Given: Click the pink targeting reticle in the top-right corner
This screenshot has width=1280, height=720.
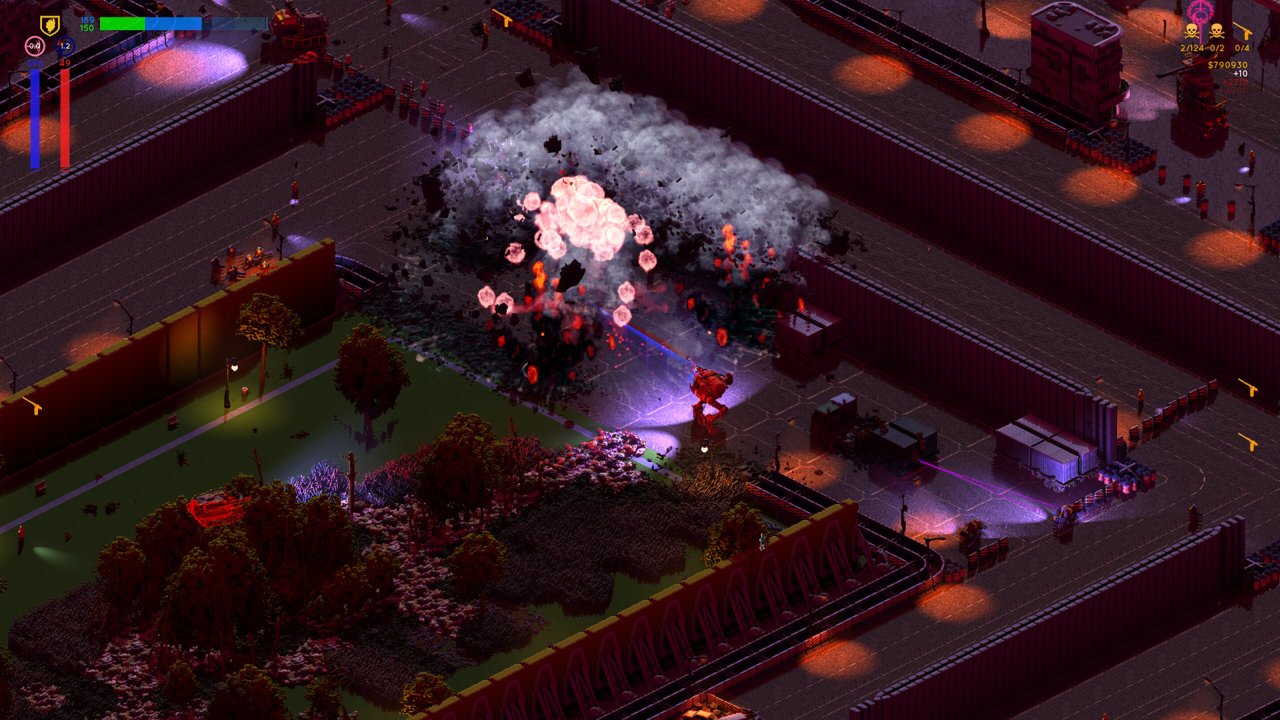Looking at the screenshot, I should pyautogui.click(x=1200, y=12).
